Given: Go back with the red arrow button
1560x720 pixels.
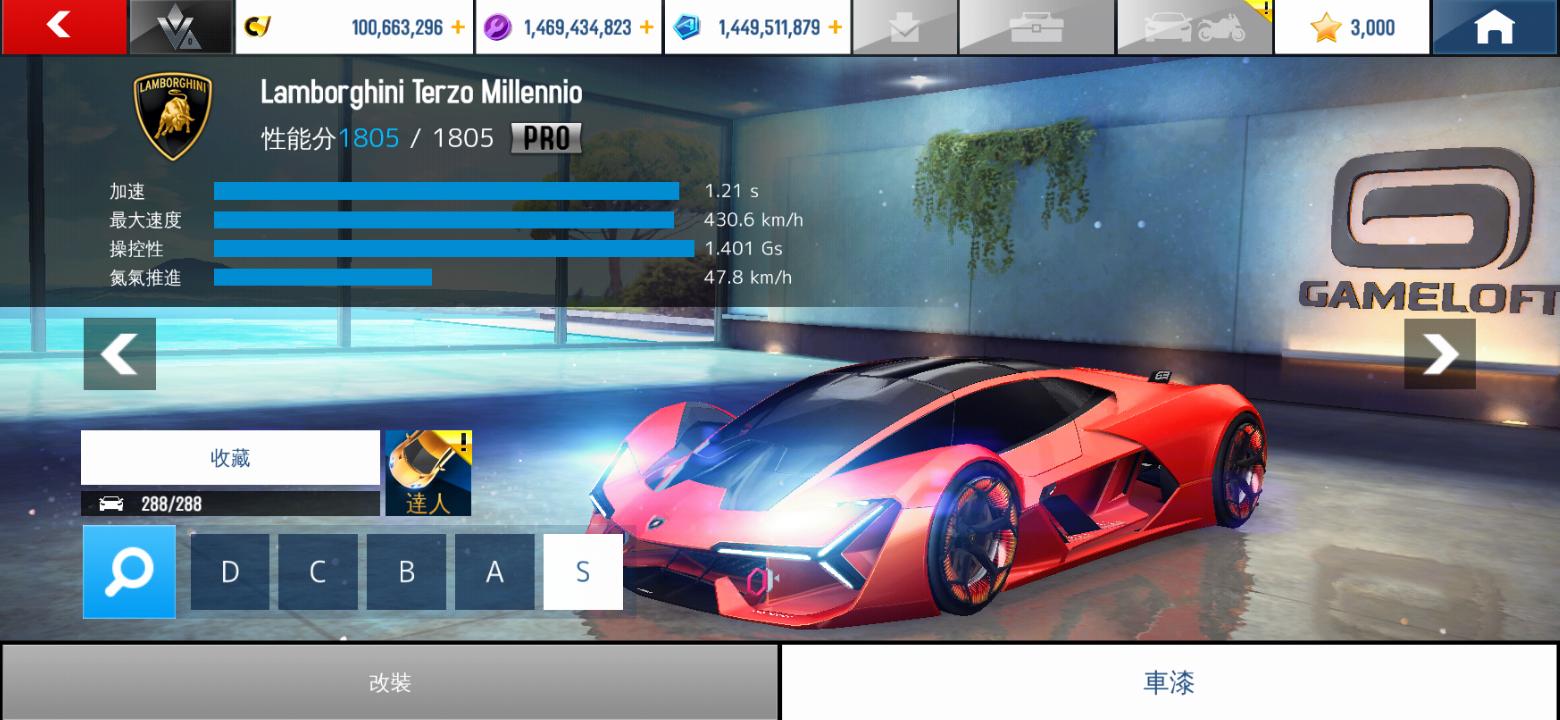Looking at the screenshot, I should (x=63, y=26).
